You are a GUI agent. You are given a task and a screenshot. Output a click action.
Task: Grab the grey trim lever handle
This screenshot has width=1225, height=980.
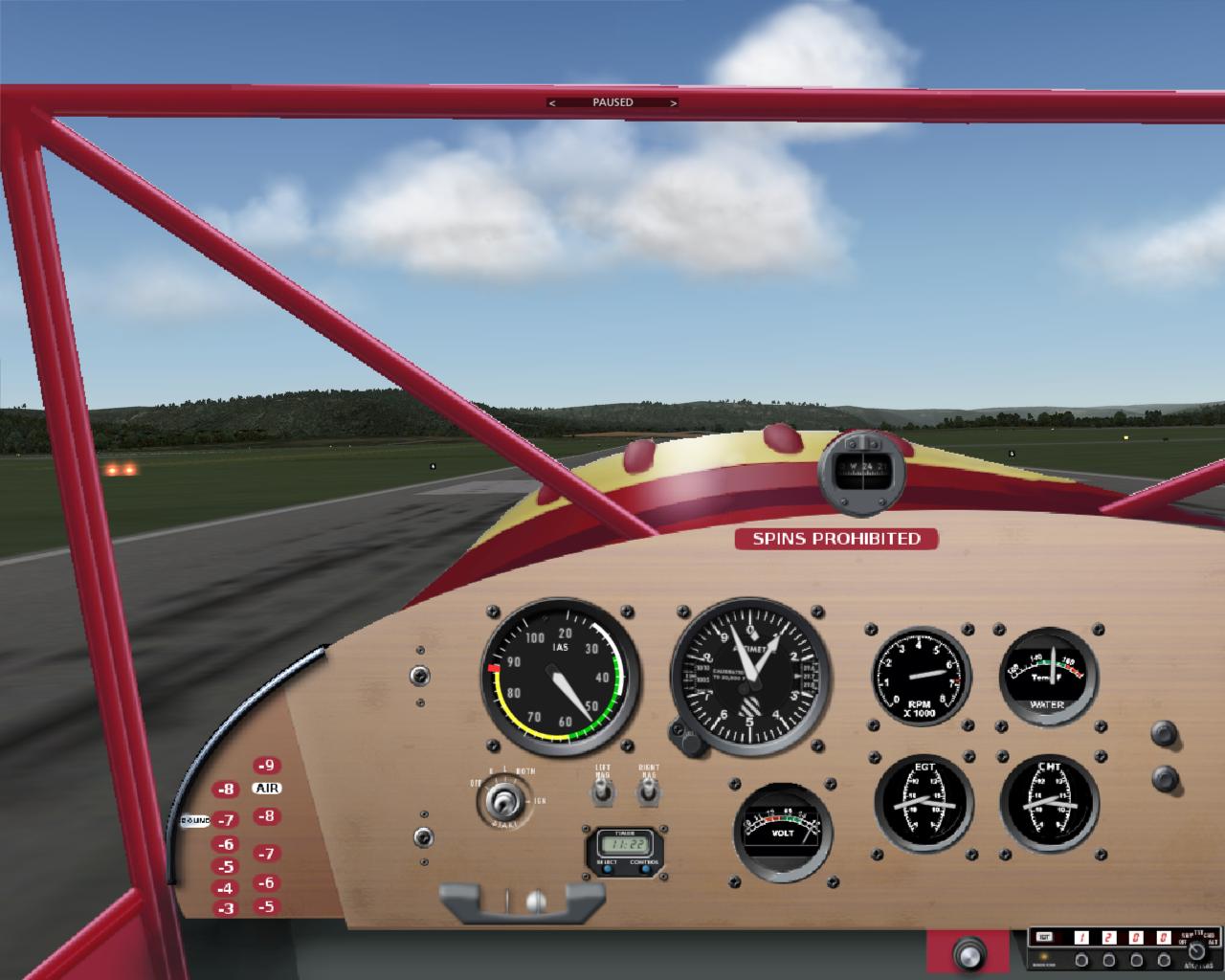coord(522,902)
